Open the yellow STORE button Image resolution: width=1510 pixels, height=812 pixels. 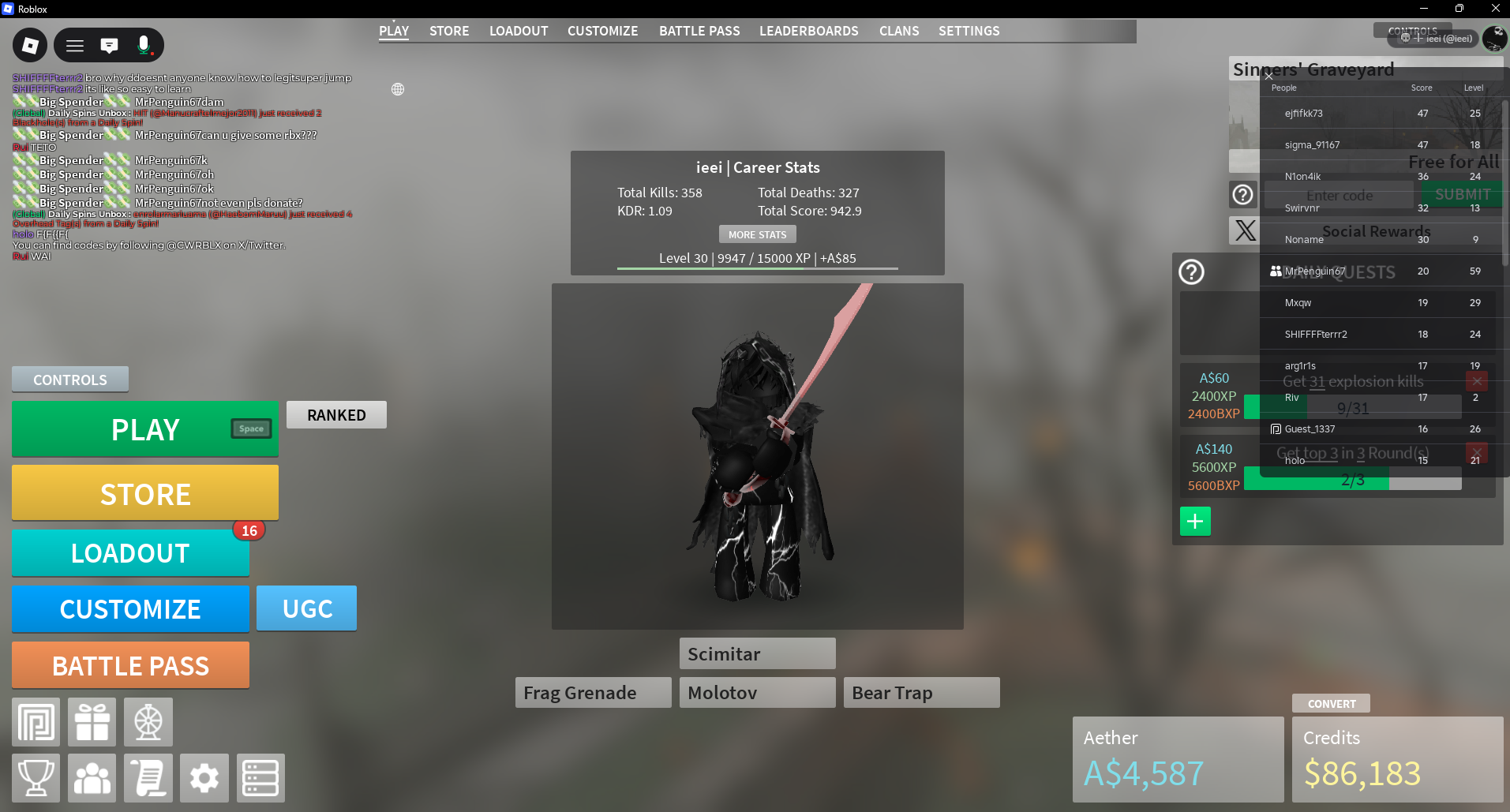(145, 494)
